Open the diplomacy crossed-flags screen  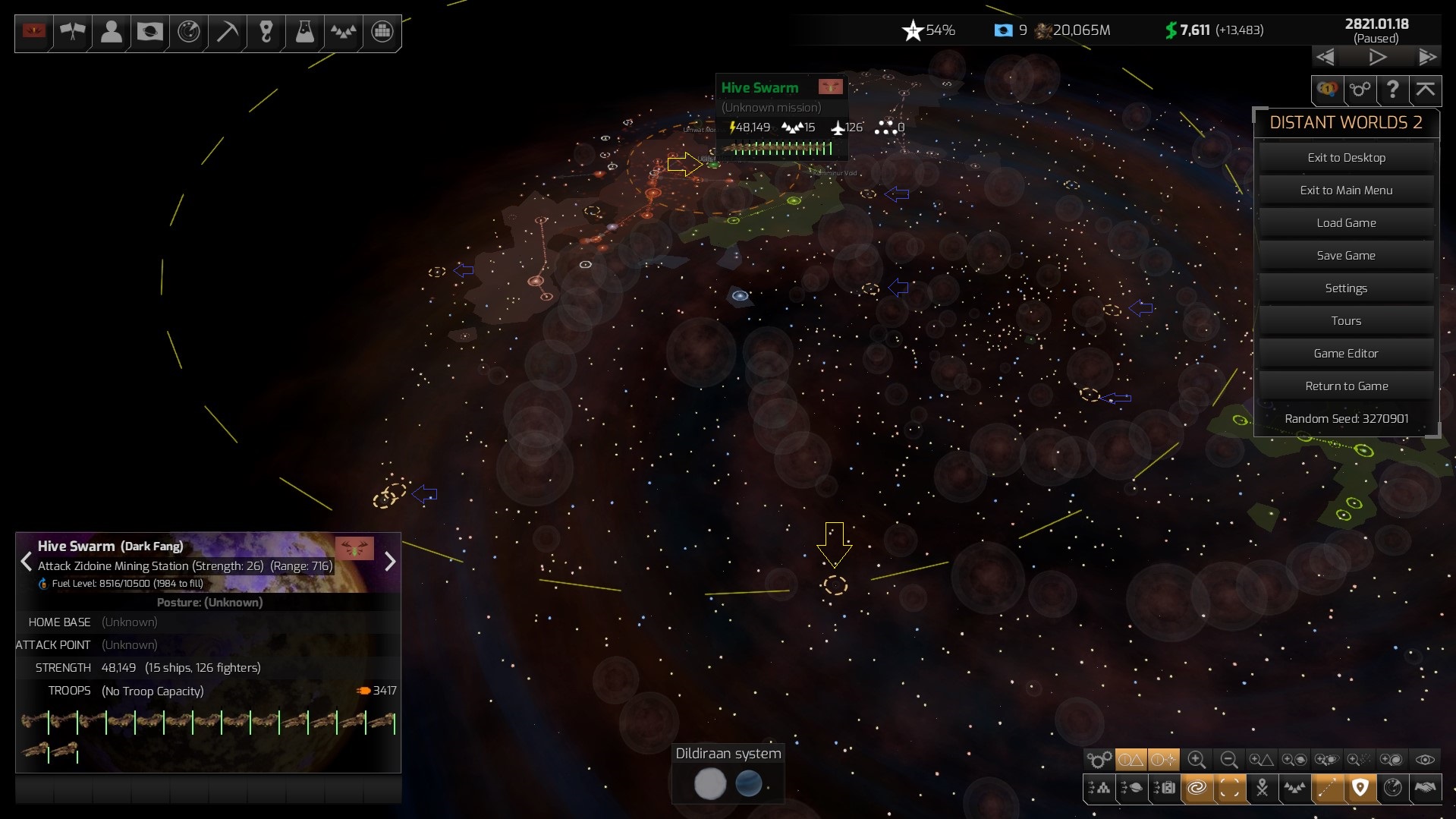(73, 32)
